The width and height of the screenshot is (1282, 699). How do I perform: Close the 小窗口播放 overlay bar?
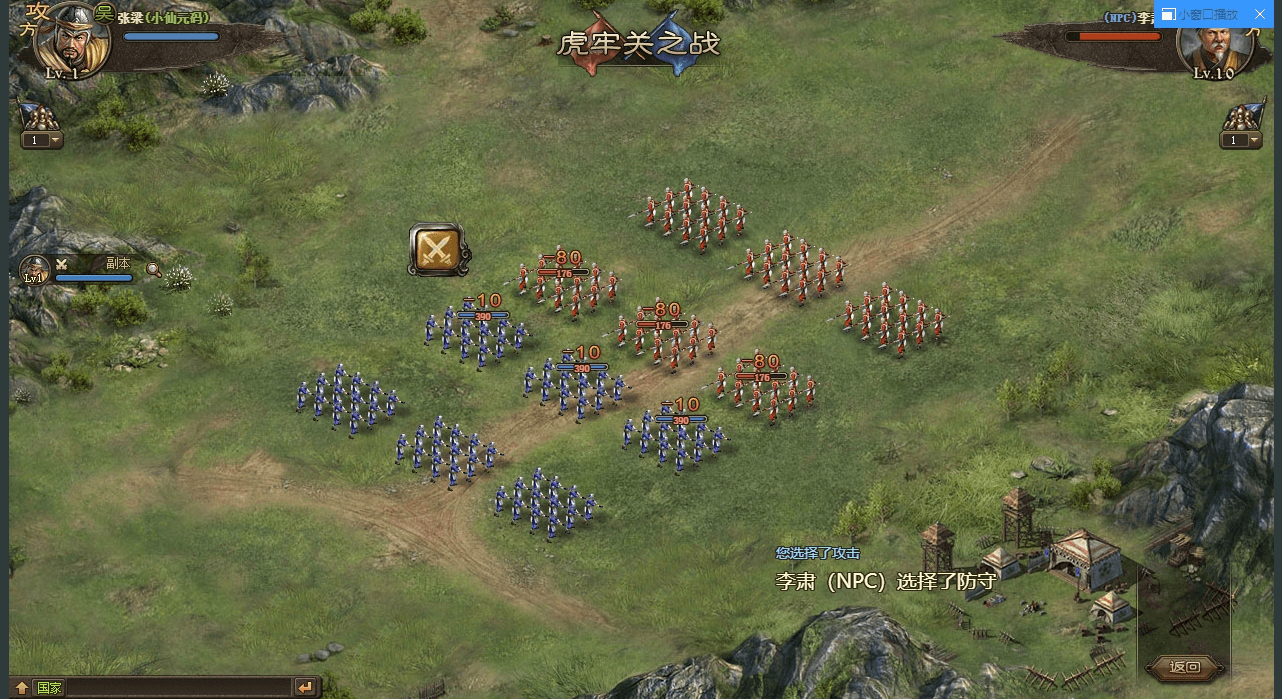click(1260, 14)
